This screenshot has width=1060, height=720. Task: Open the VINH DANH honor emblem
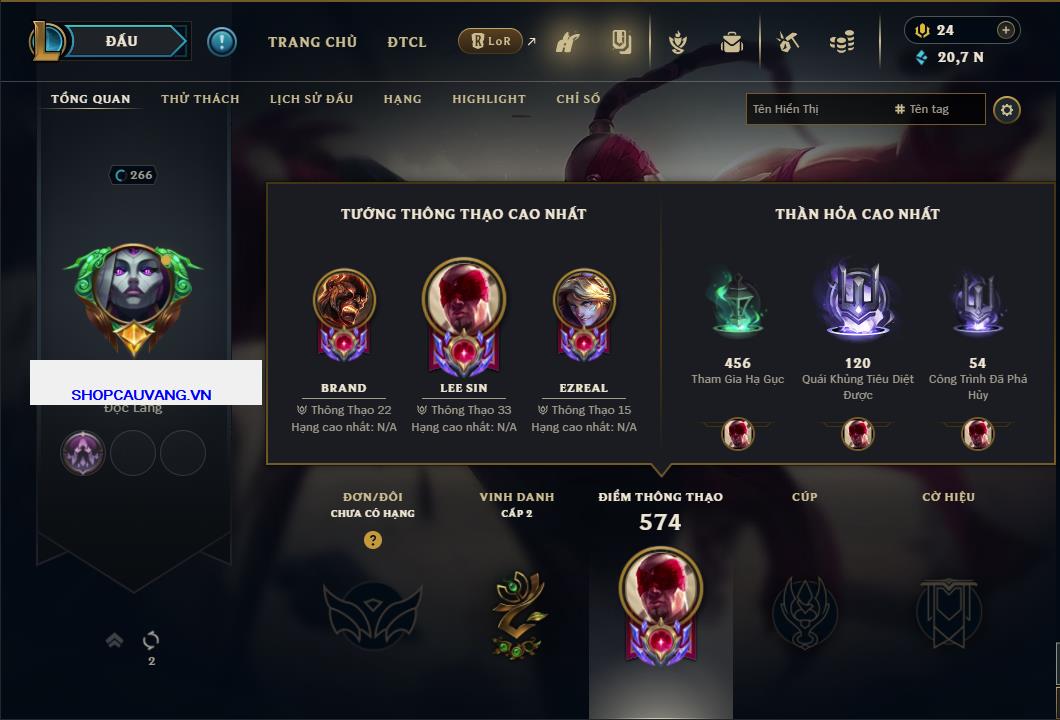pyautogui.click(x=517, y=613)
